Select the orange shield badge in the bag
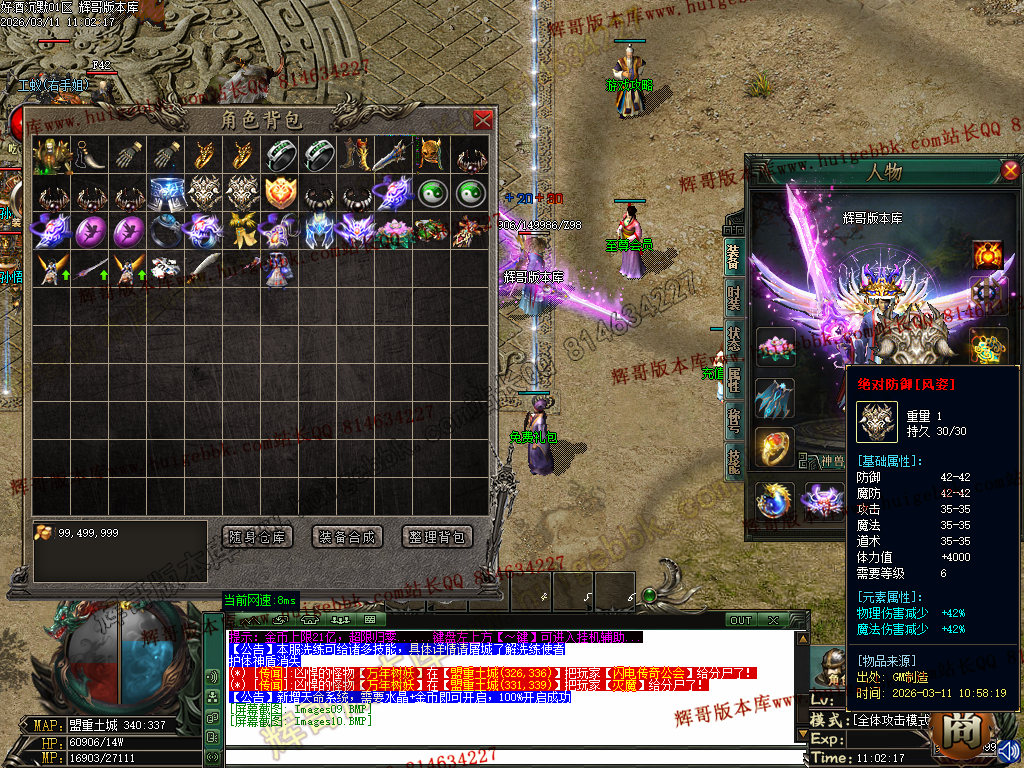This screenshot has height=768, width=1024. [278, 193]
